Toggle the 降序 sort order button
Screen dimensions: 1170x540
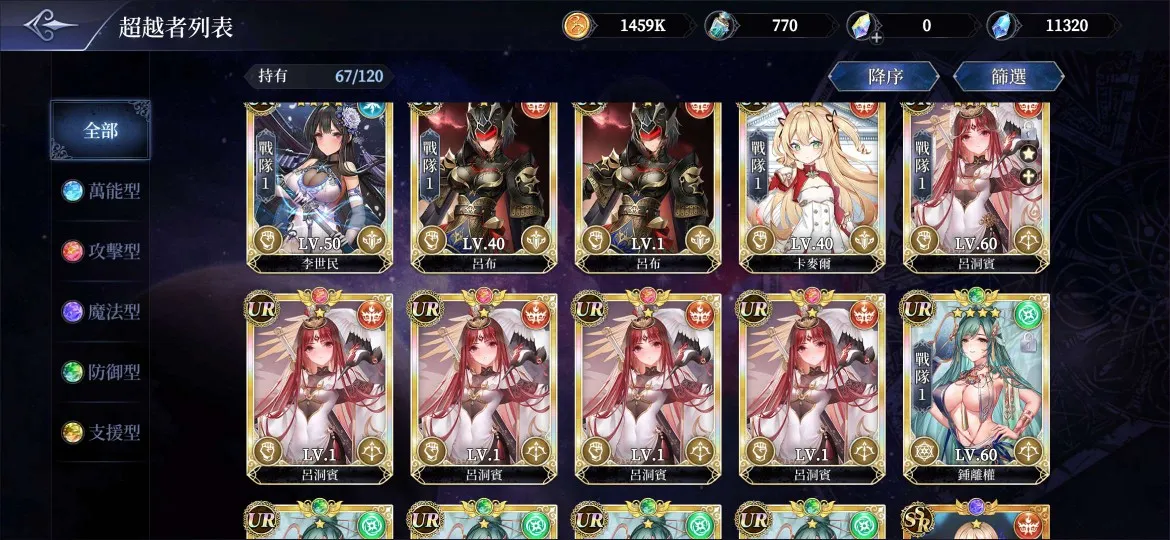(883, 77)
